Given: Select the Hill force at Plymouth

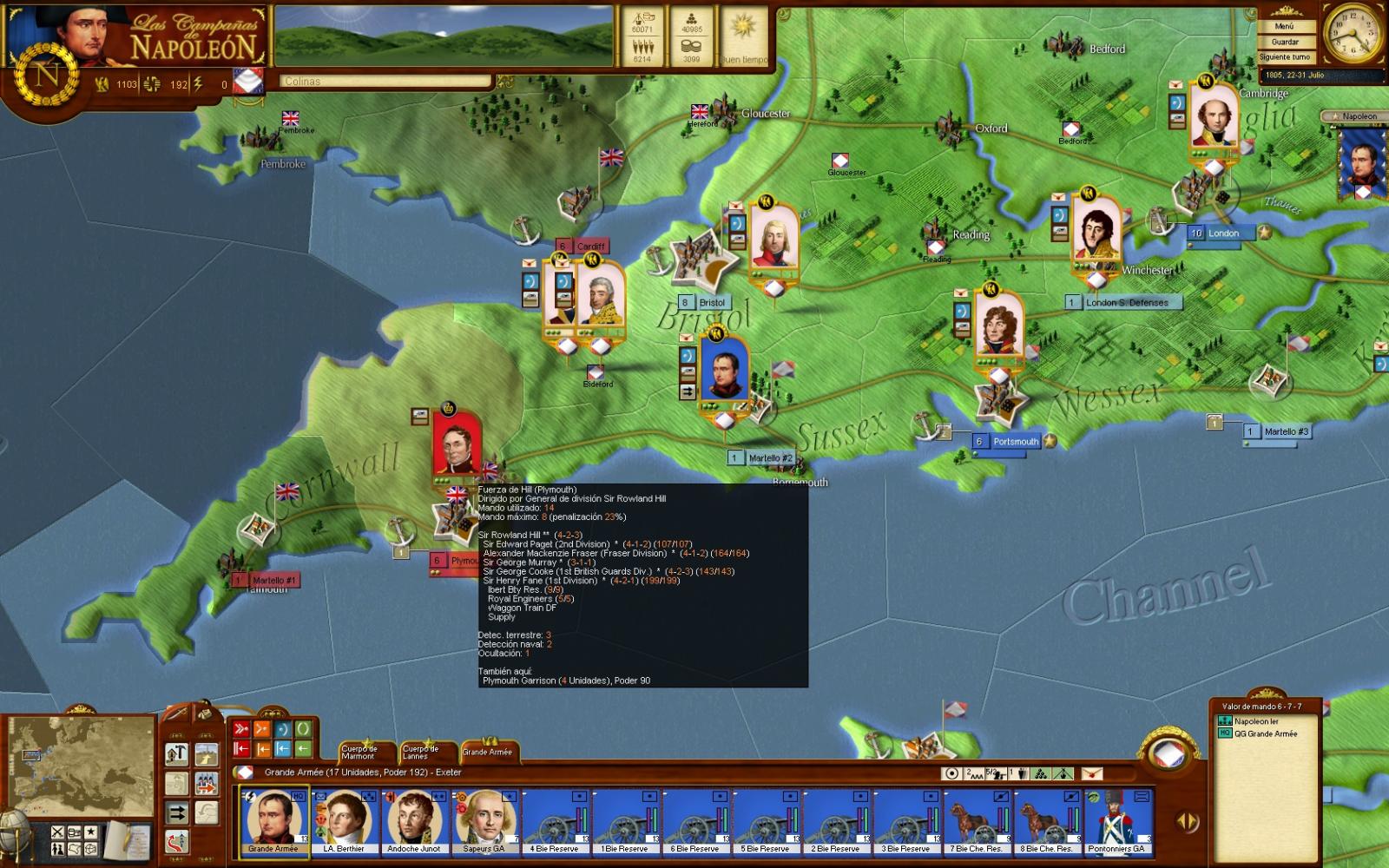Looking at the screenshot, I should click(x=458, y=445).
